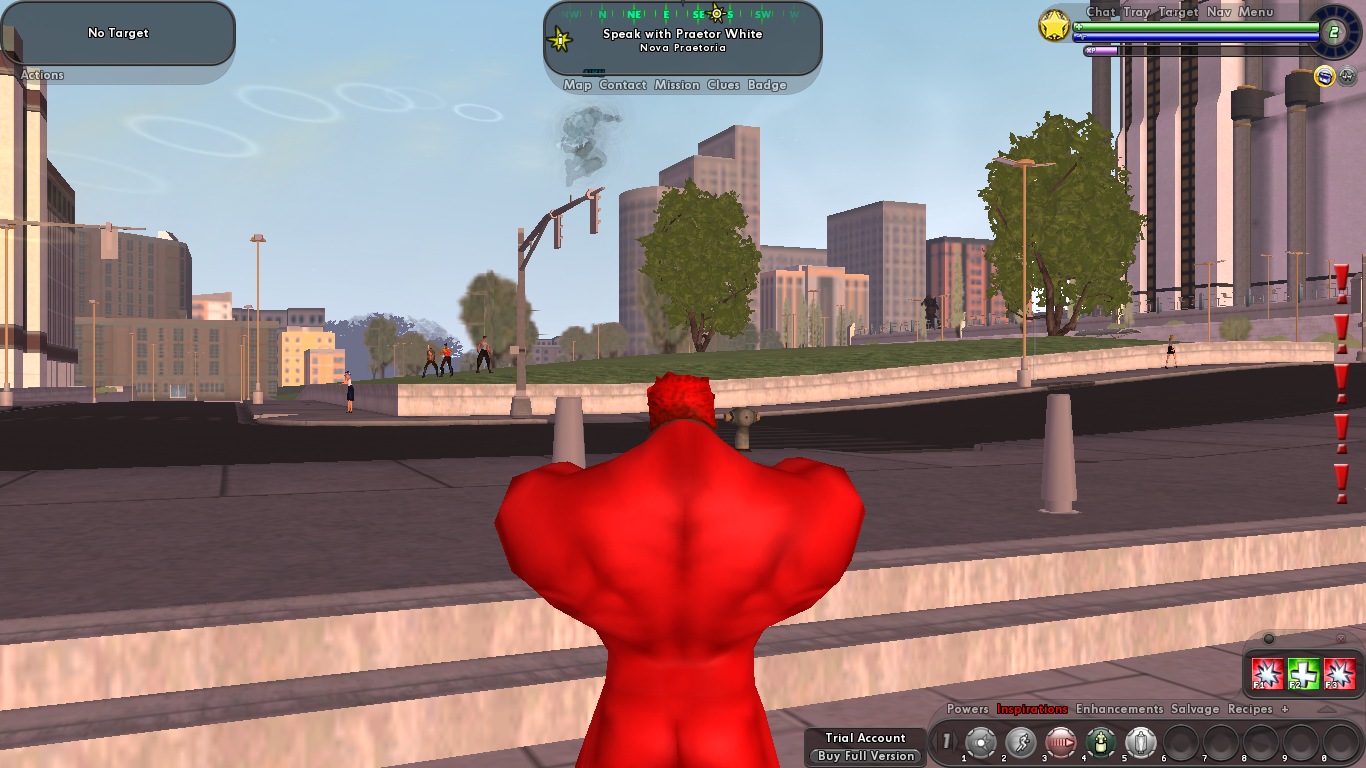
Task: Click the purple XP progress bar
Action: 1100,50
